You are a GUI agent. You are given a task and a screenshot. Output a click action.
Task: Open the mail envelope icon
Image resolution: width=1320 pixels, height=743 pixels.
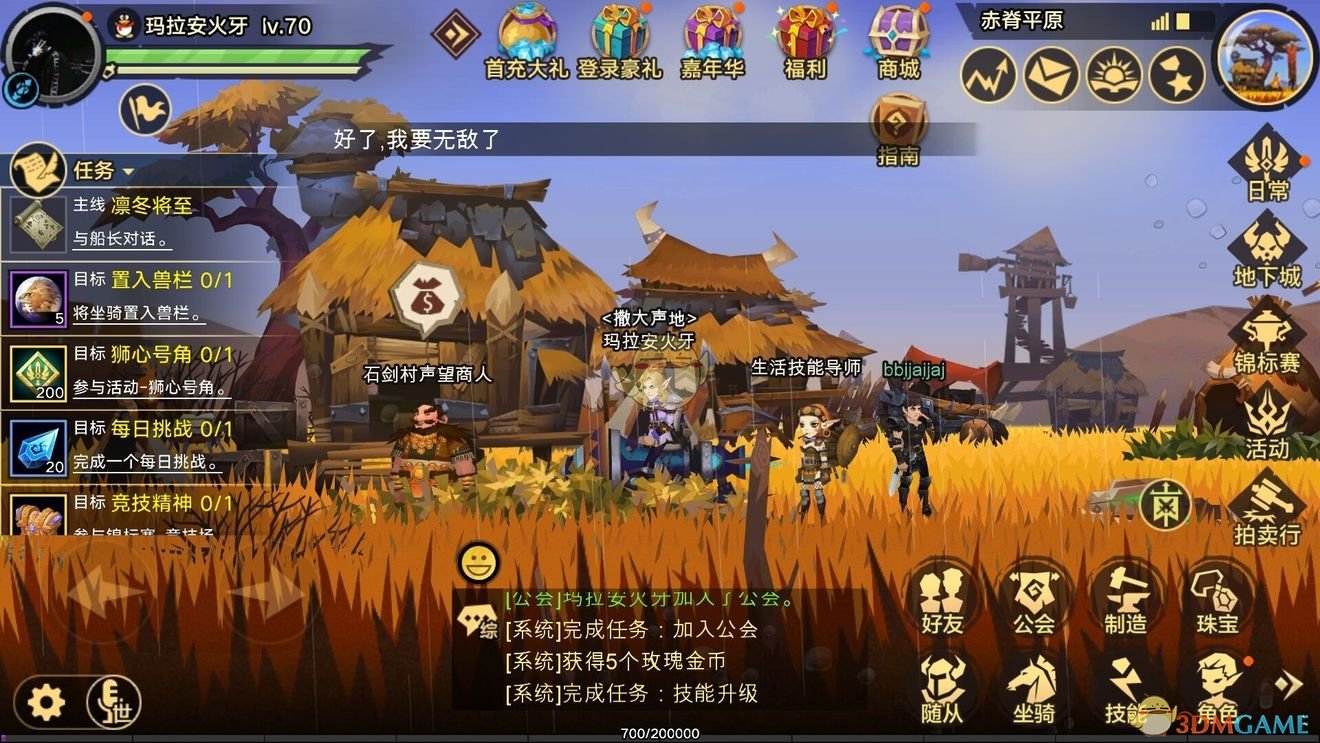[1052, 75]
